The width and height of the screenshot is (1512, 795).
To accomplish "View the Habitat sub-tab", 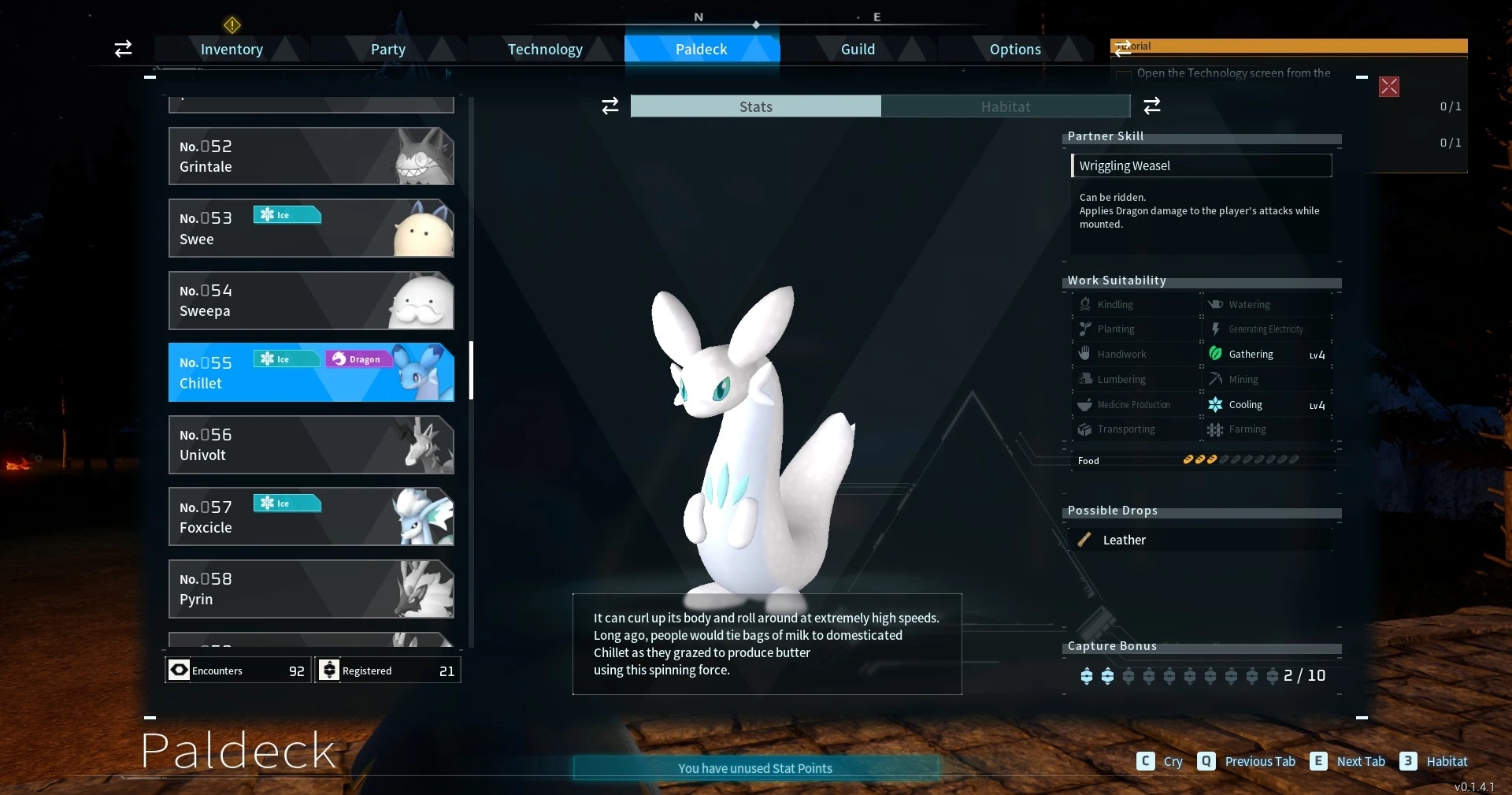I will pyautogui.click(x=1005, y=106).
